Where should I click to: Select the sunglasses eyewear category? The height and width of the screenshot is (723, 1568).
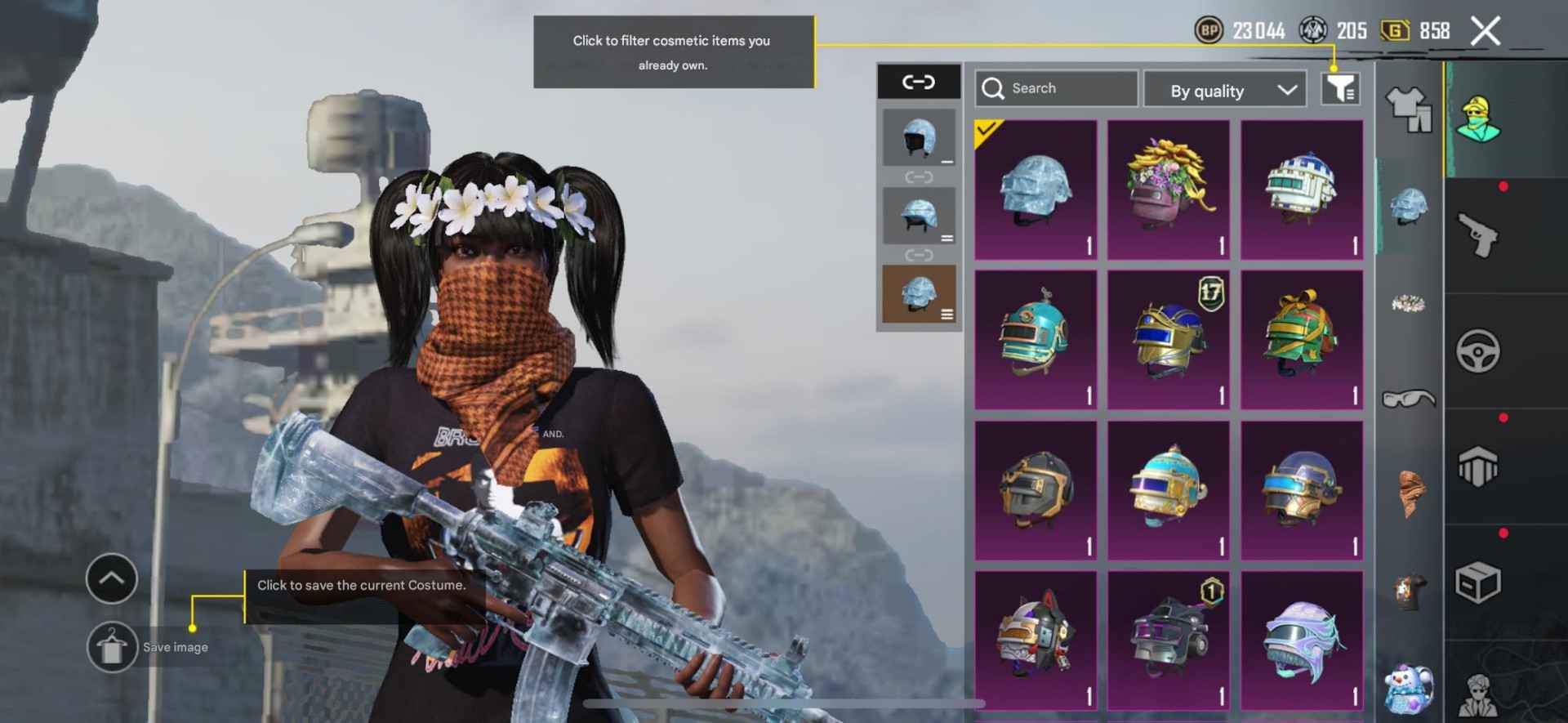(x=1409, y=399)
